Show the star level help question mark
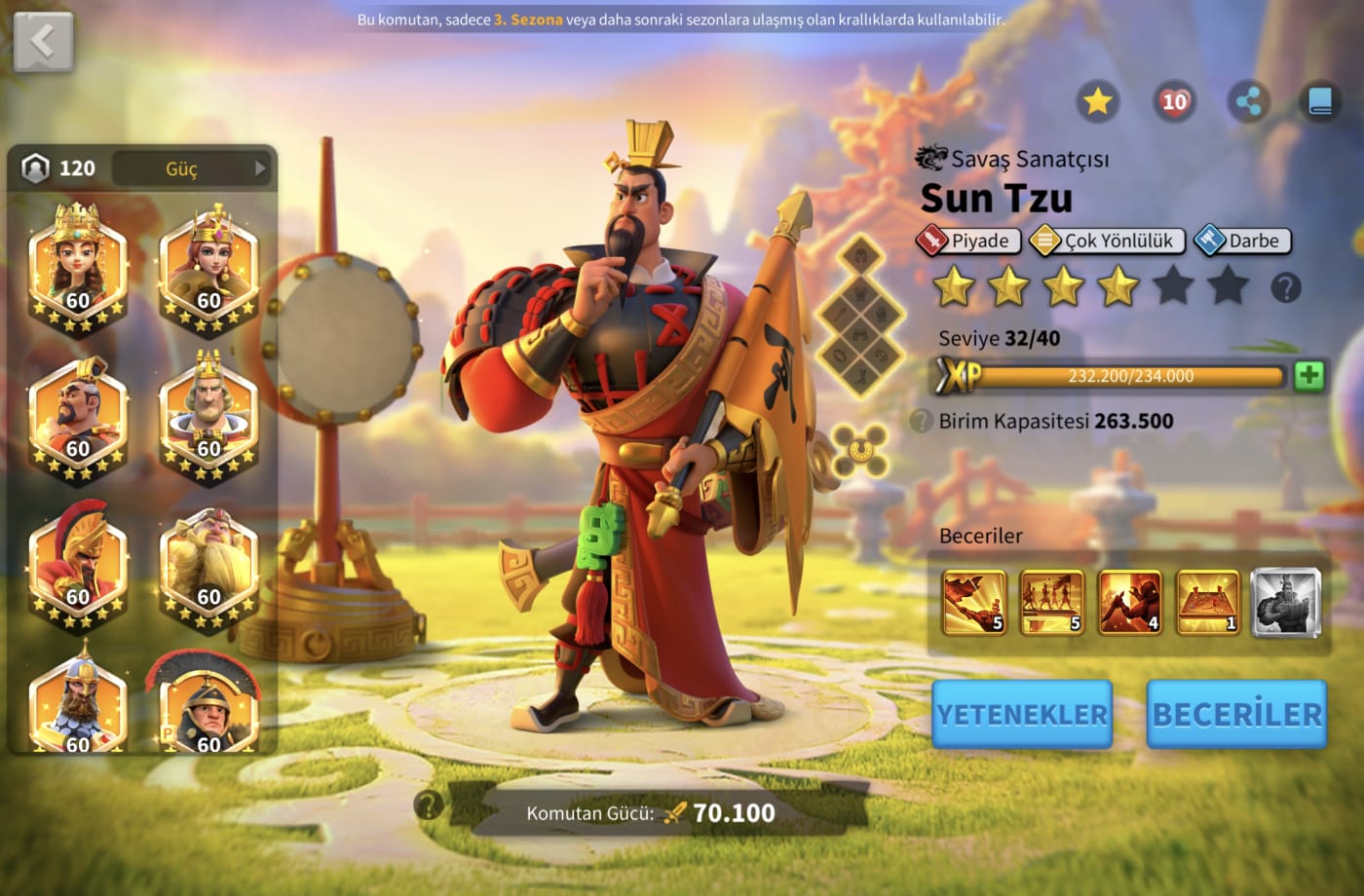This screenshot has width=1364, height=896. coord(1286,287)
